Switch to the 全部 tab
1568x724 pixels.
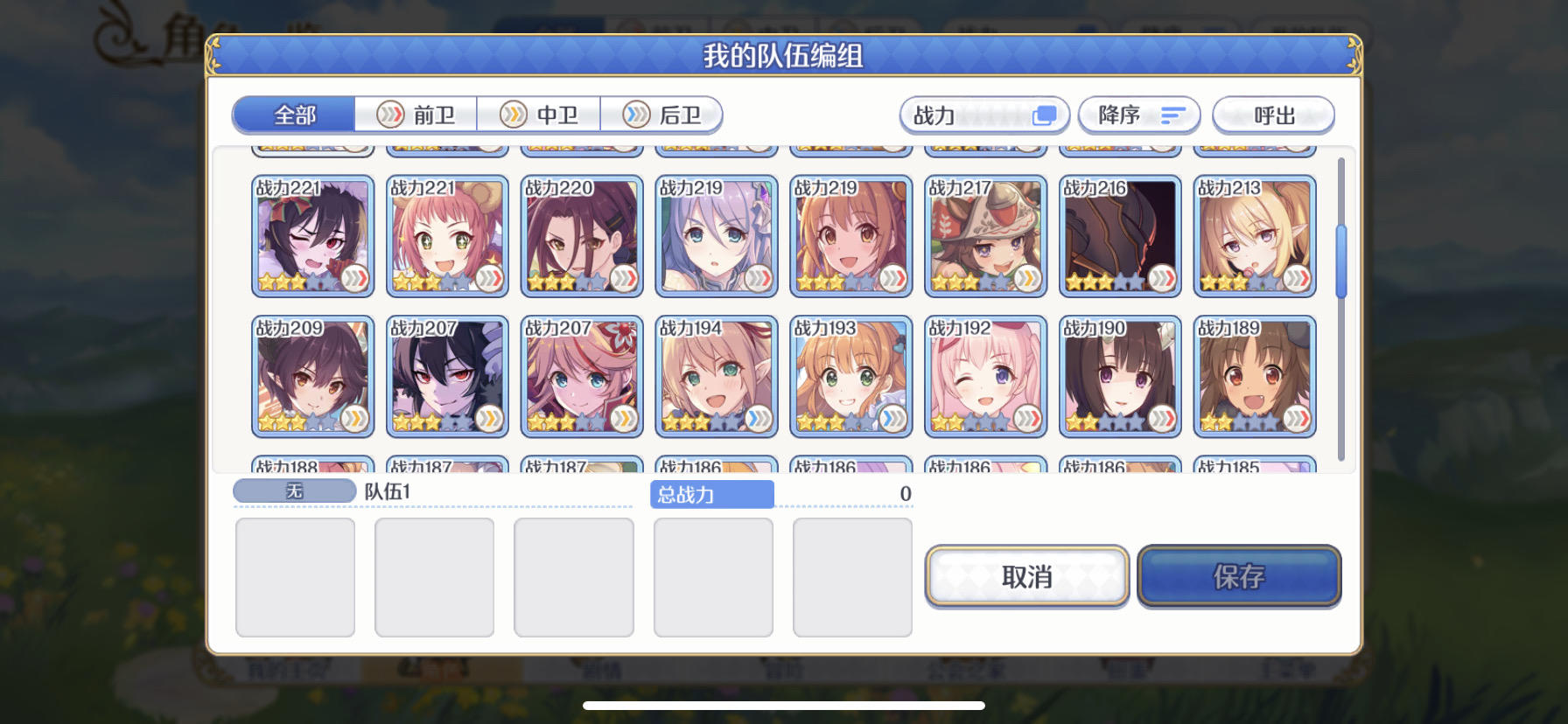pyautogui.click(x=293, y=114)
